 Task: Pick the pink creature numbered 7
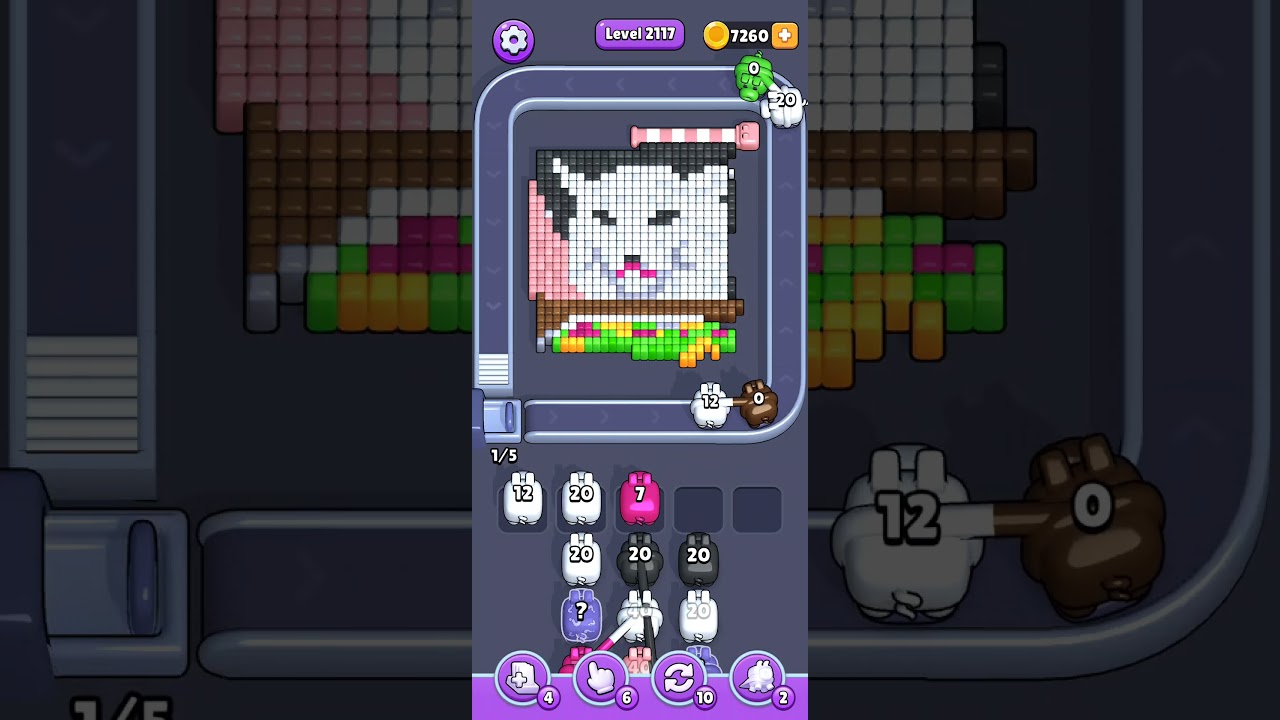click(x=641, y=497)
